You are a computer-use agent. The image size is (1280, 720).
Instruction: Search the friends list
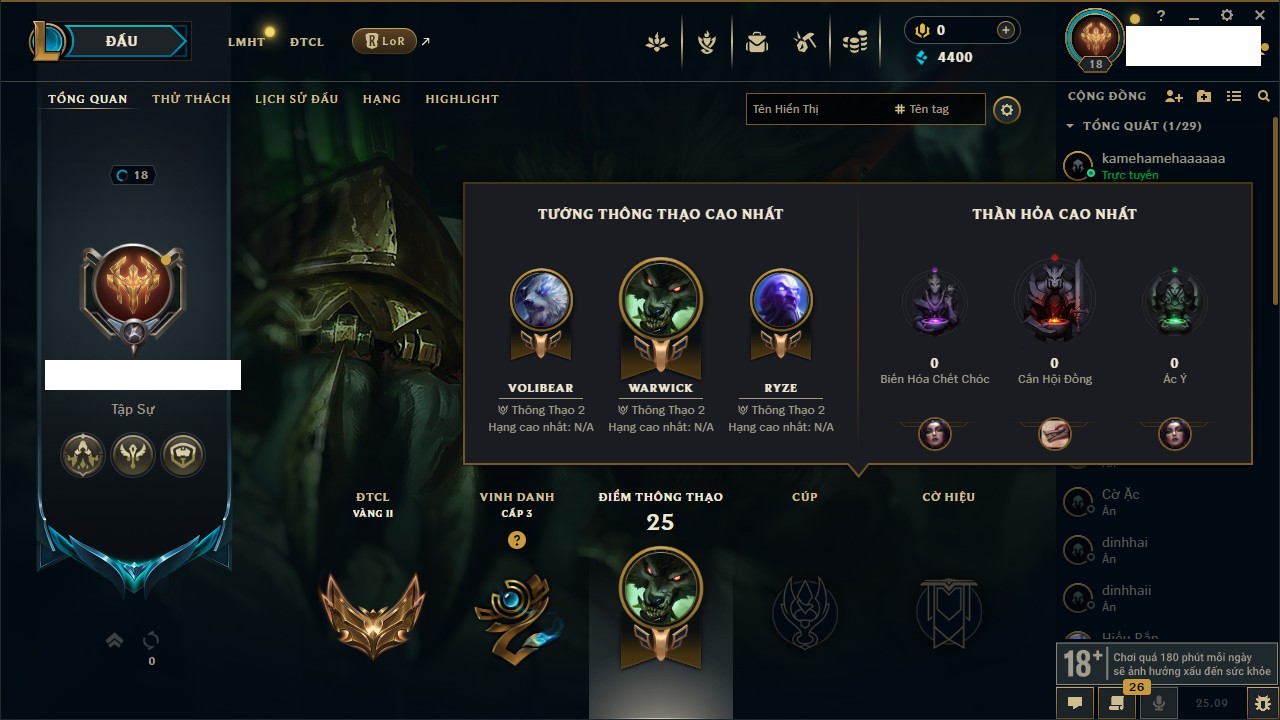tap(1264, 96)
